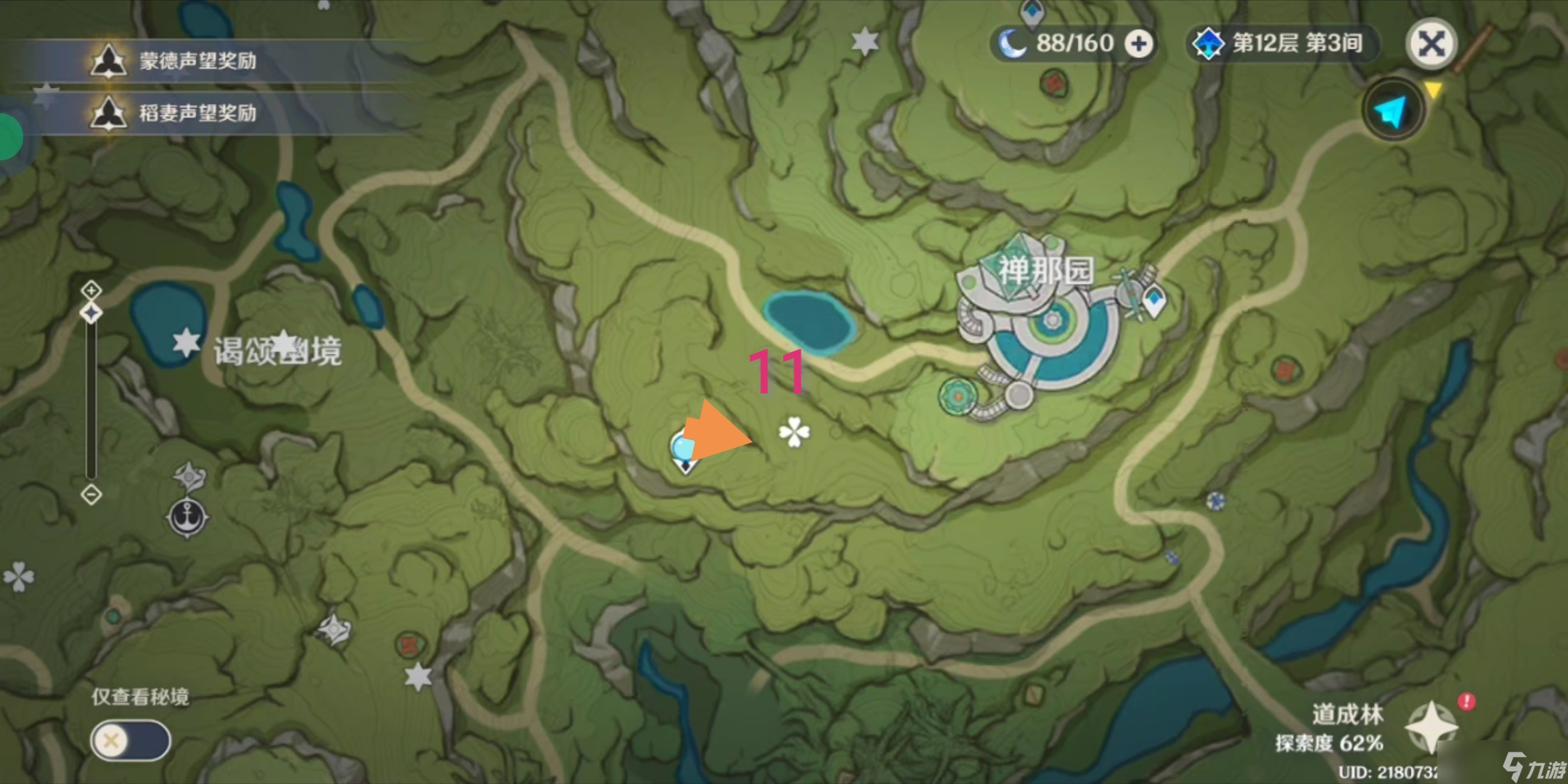The image size is (1568, 784).
Task: Open Inazuma reputation reward notice
Action: (x=196, y=113)
